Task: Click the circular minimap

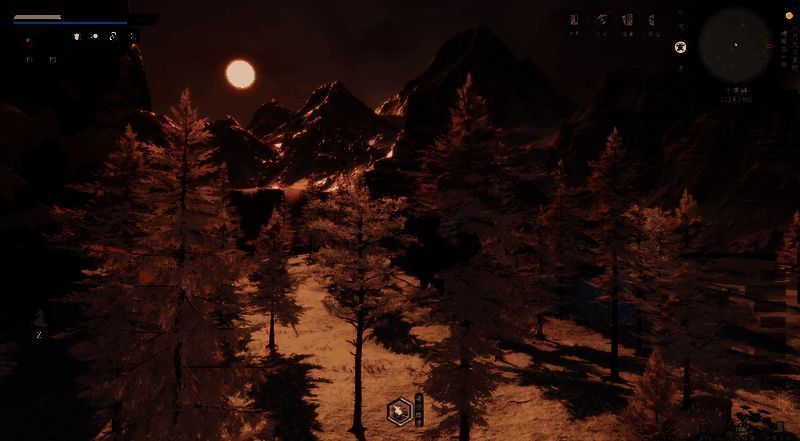Action: point(735,46)
